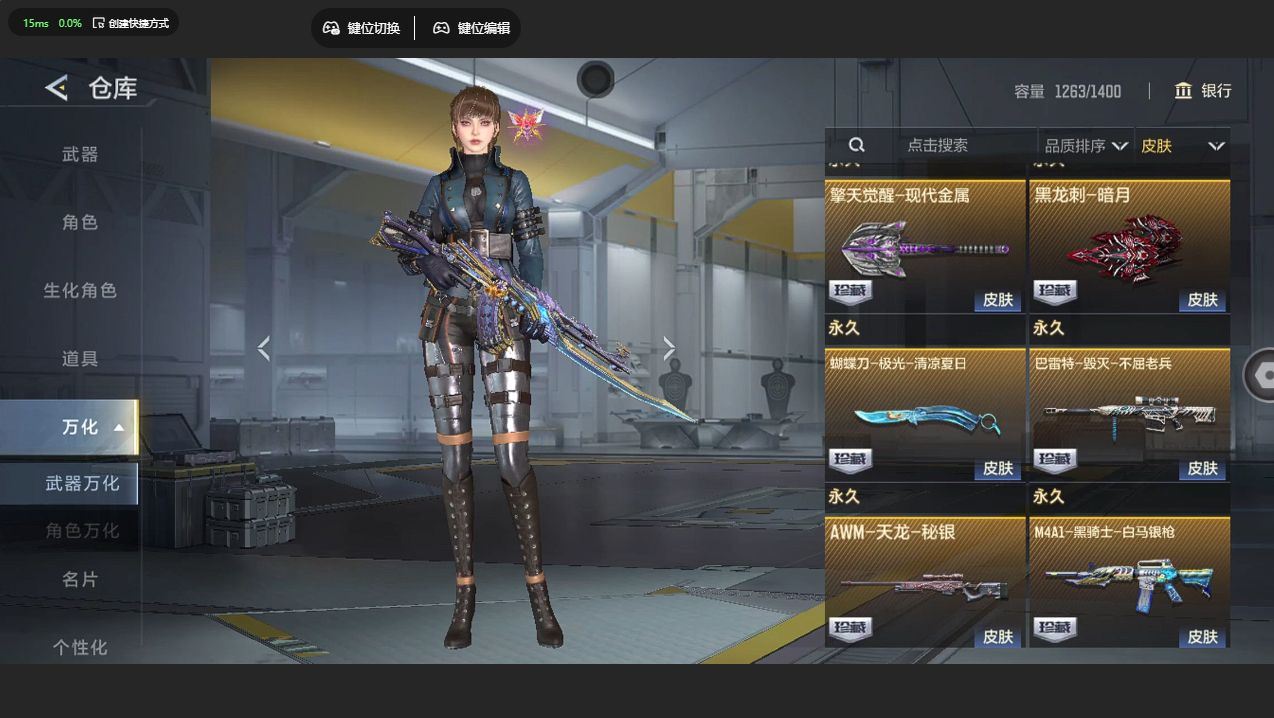
Task: Open the 银行 bank
Action: click(x=1202, y=91)
